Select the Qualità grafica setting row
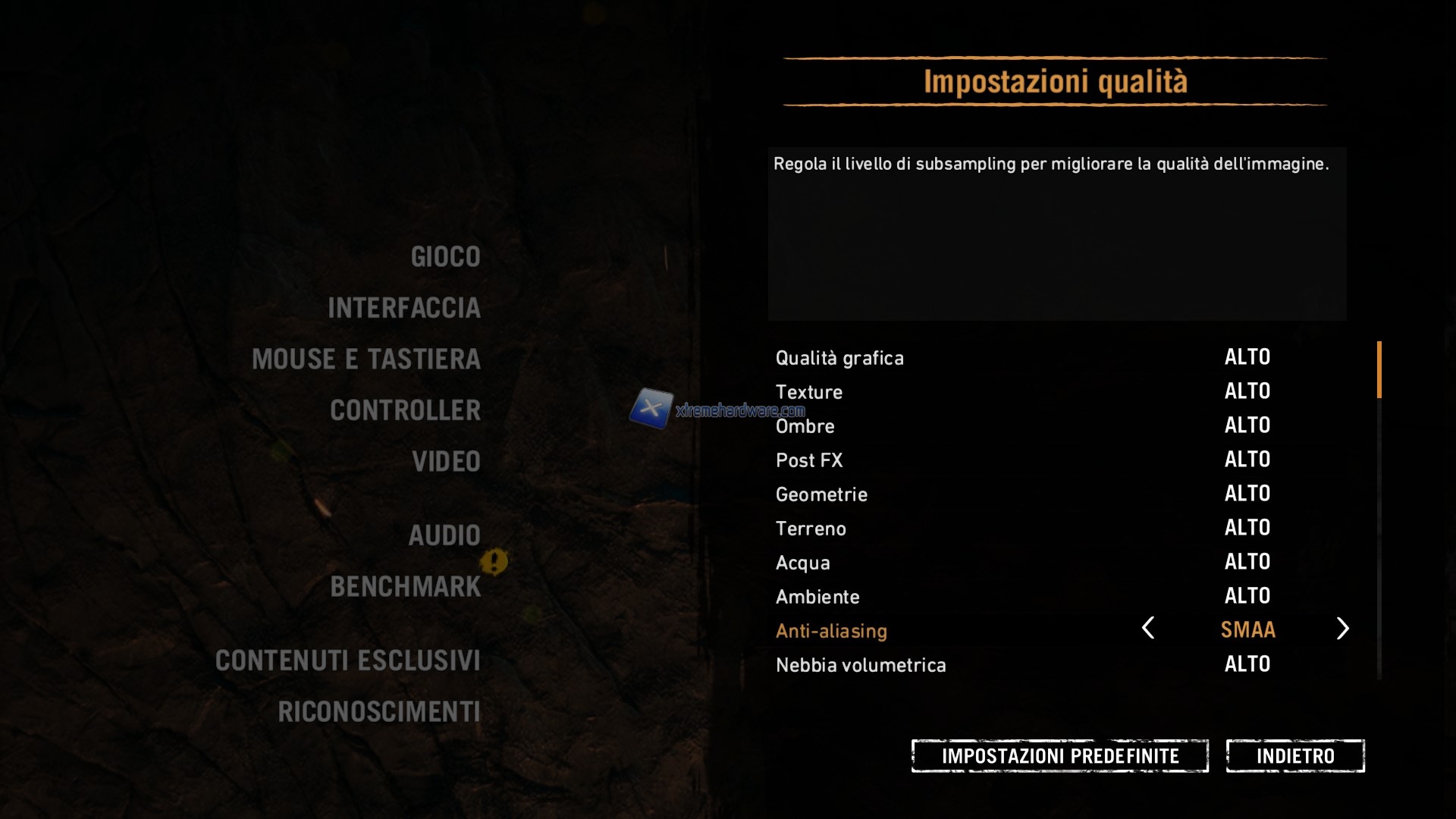The height and width of the screenshot is (819, 1456). point(839,358)
